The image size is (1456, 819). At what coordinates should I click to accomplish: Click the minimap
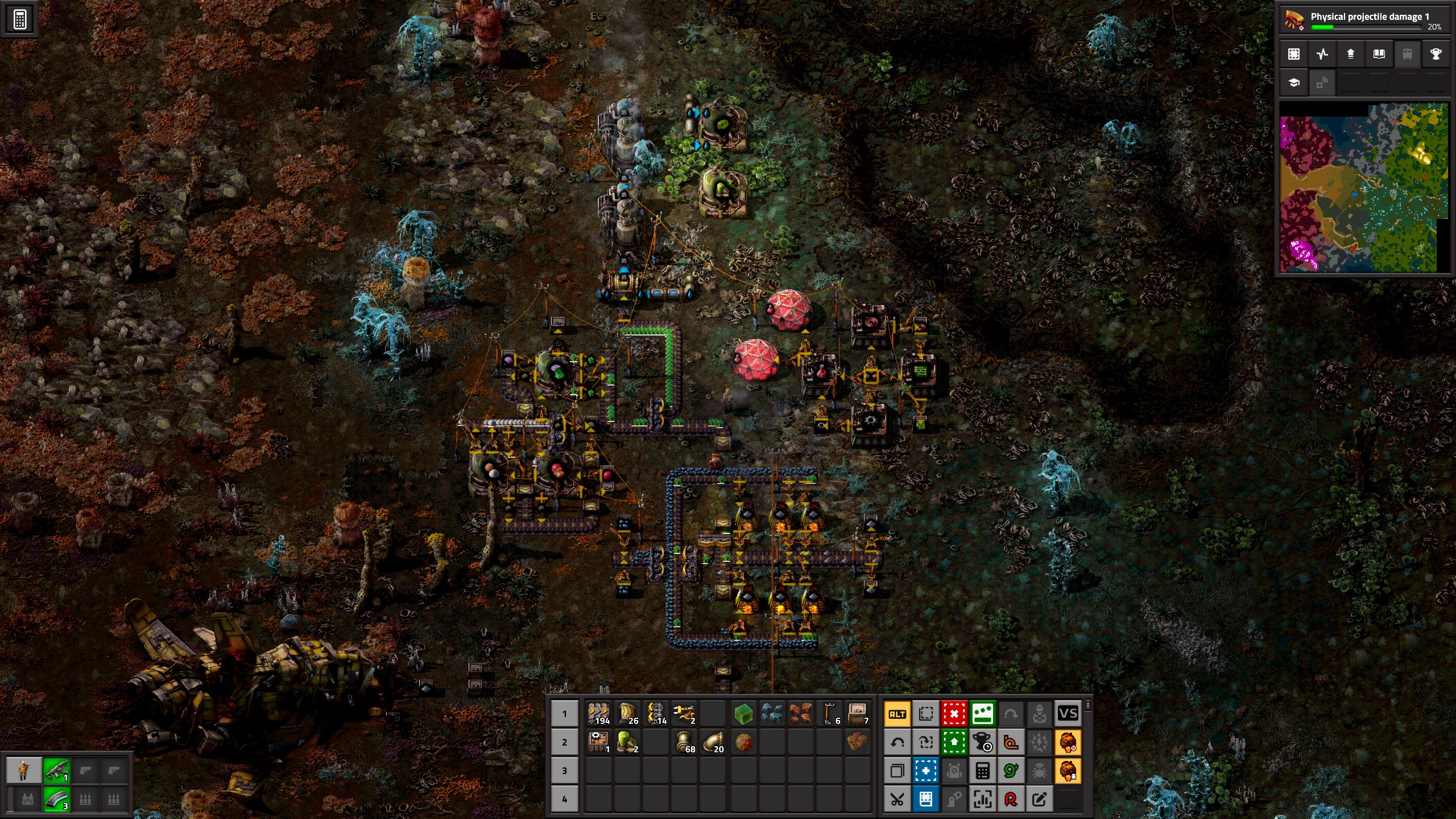(1363, 188)
